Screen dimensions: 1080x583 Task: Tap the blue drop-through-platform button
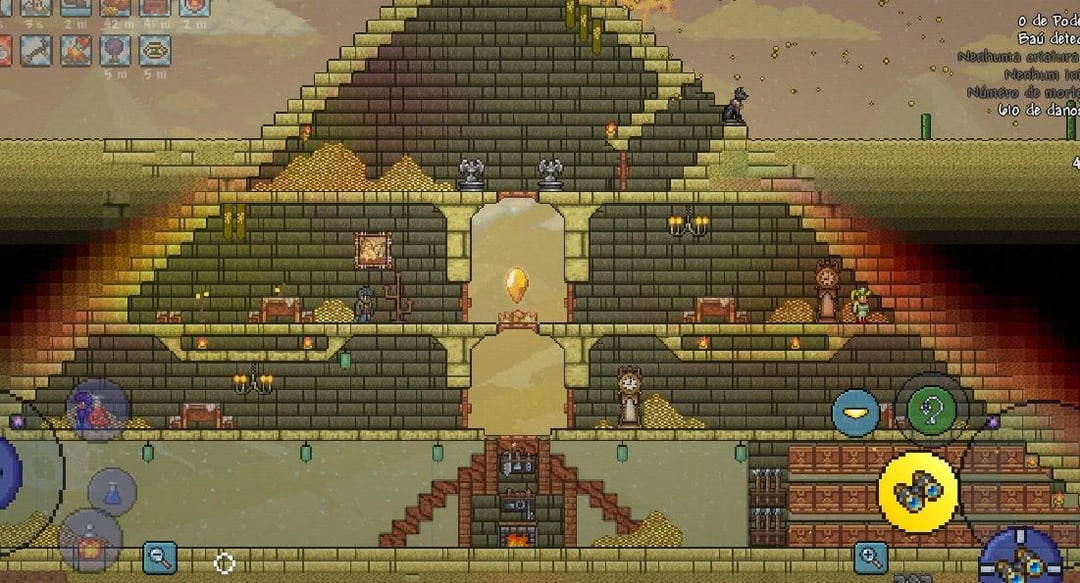coord(856,413)
